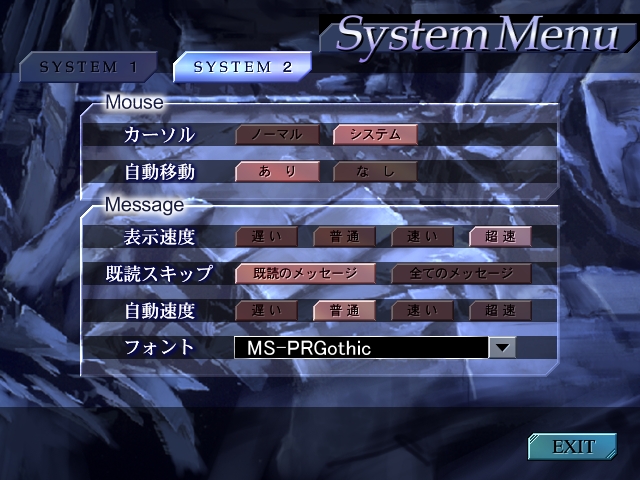
Task: Open the フォント dropdown arrow
Action: pos(503,348)
